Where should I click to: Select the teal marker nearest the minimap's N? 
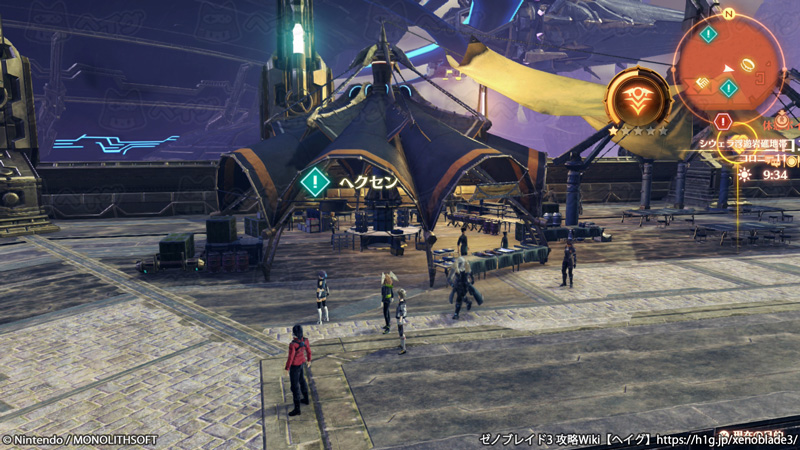click(708, 34)
